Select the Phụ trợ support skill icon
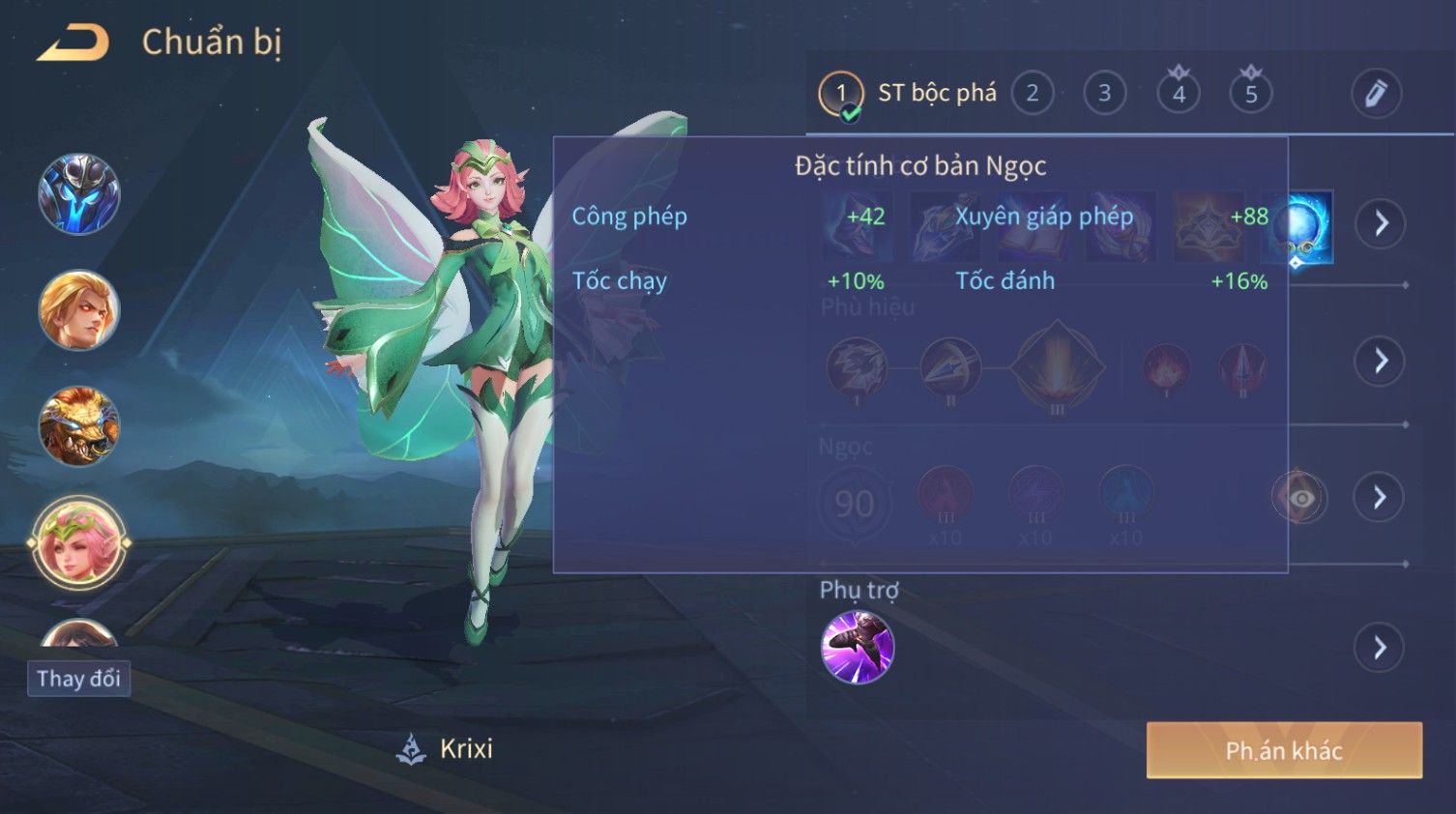1456x814 pixels. click(858, 647)
